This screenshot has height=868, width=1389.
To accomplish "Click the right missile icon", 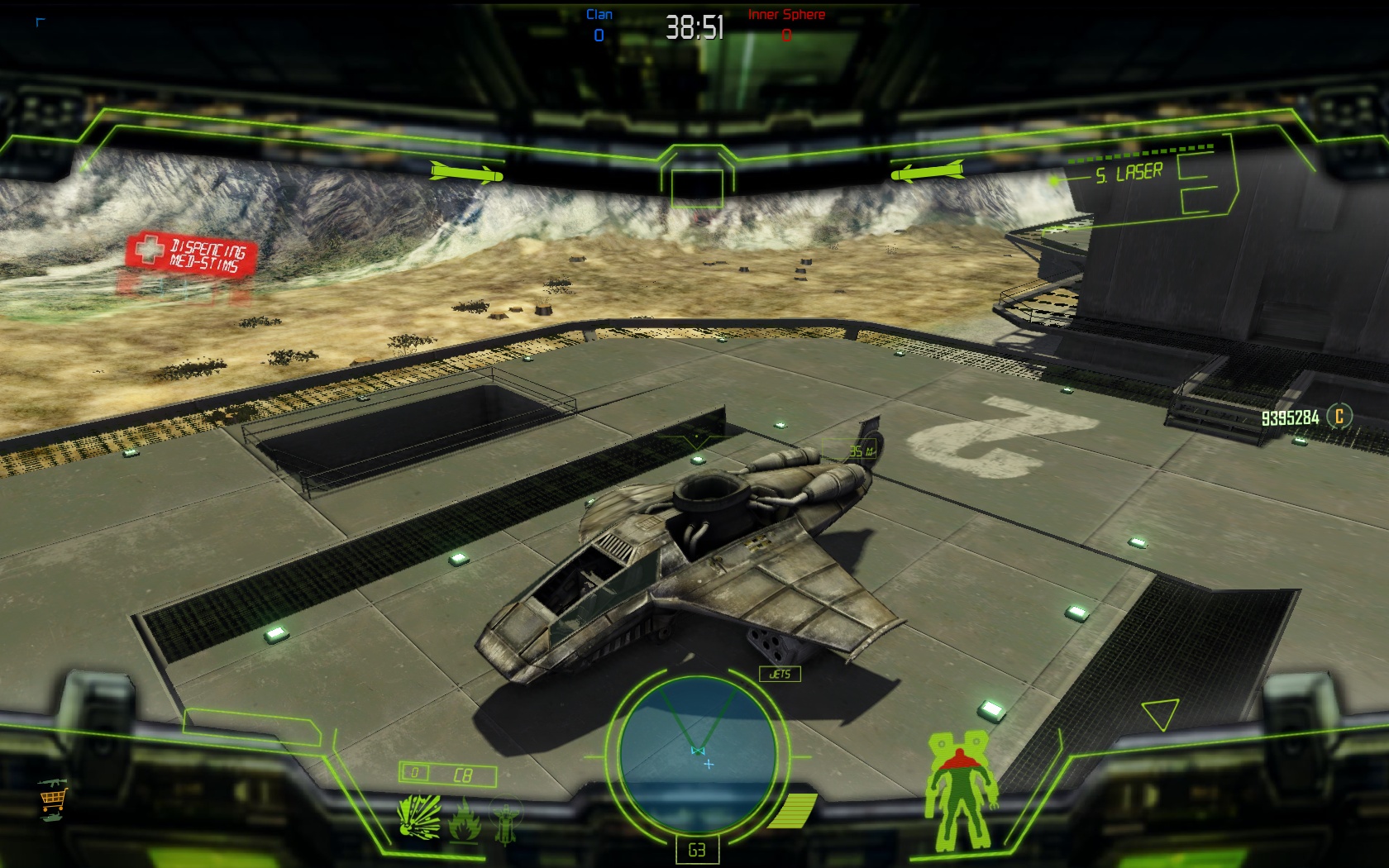I will [927, 171].
